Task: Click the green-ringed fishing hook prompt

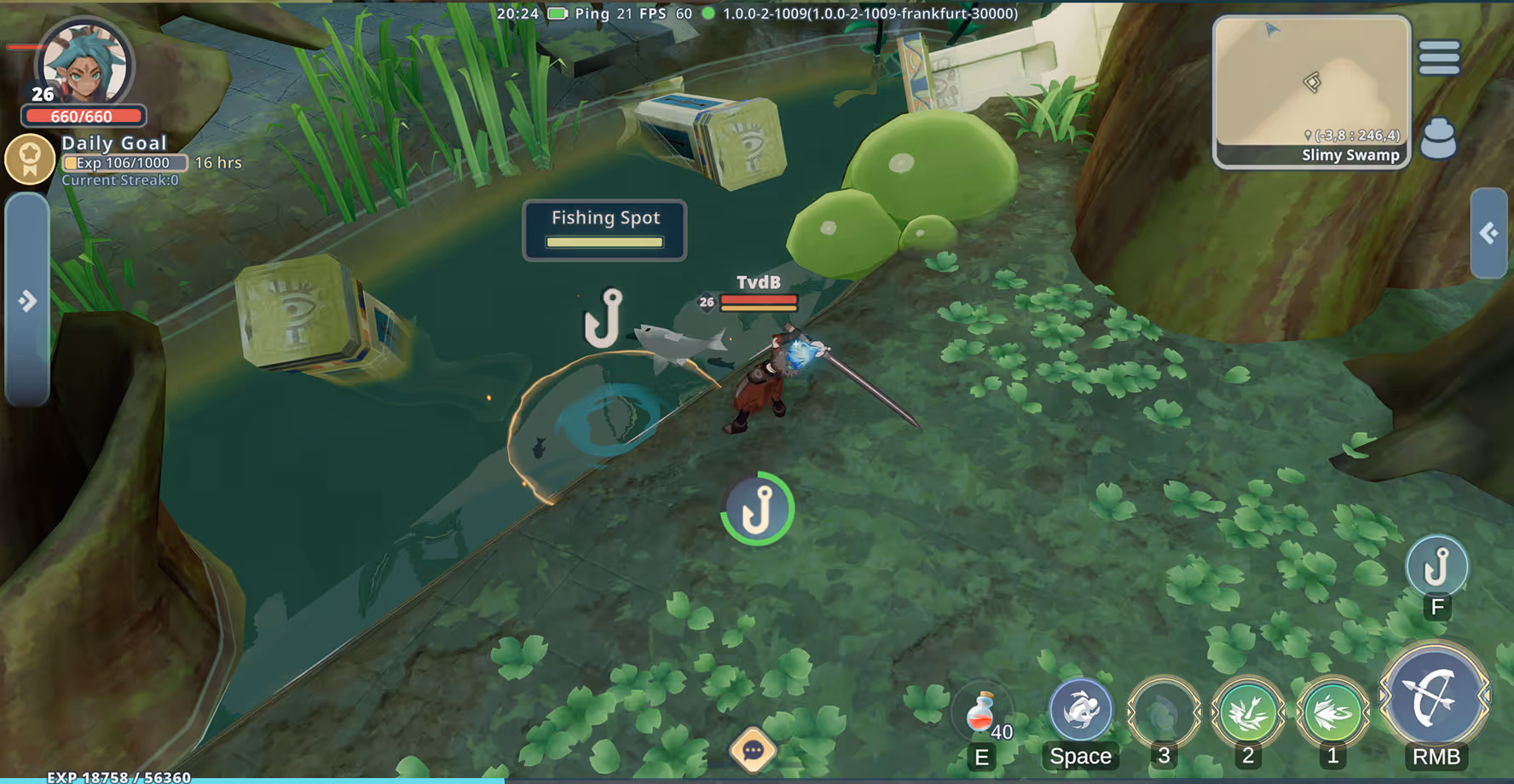Action: [757, 509]
